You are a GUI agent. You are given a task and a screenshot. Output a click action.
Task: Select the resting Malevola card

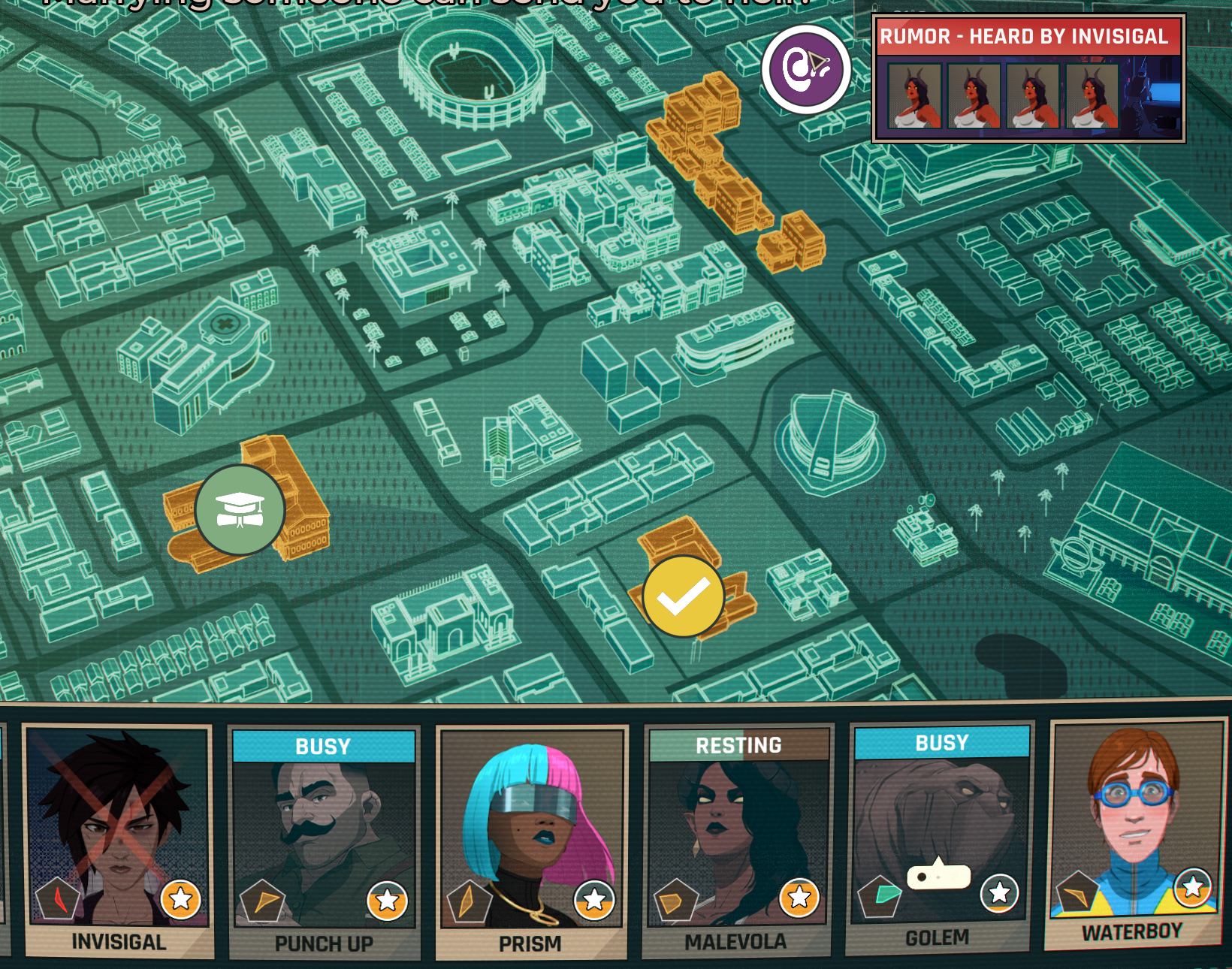(x=737, y=838)
